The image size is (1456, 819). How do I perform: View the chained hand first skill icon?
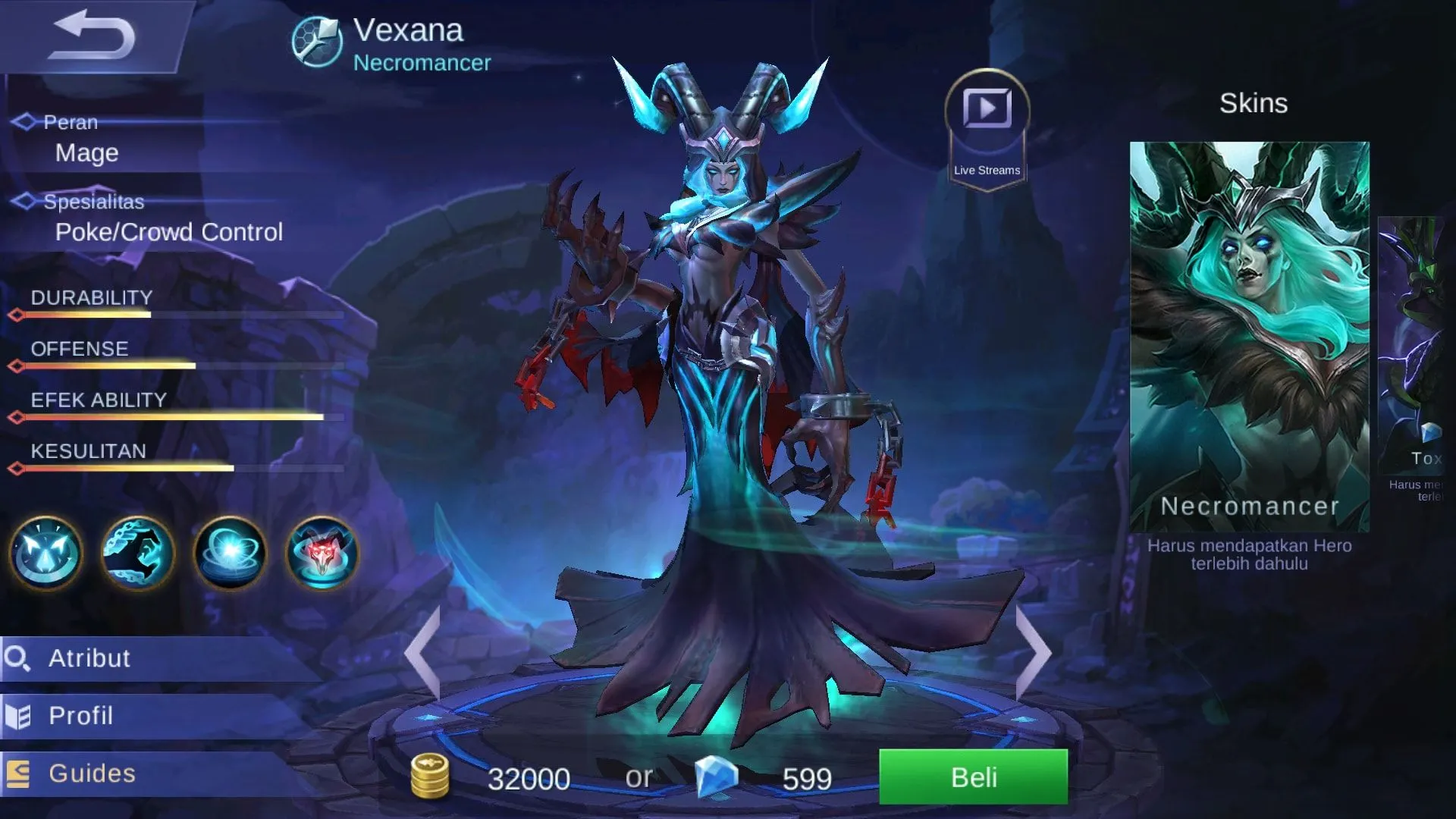(x=138, y=554)
